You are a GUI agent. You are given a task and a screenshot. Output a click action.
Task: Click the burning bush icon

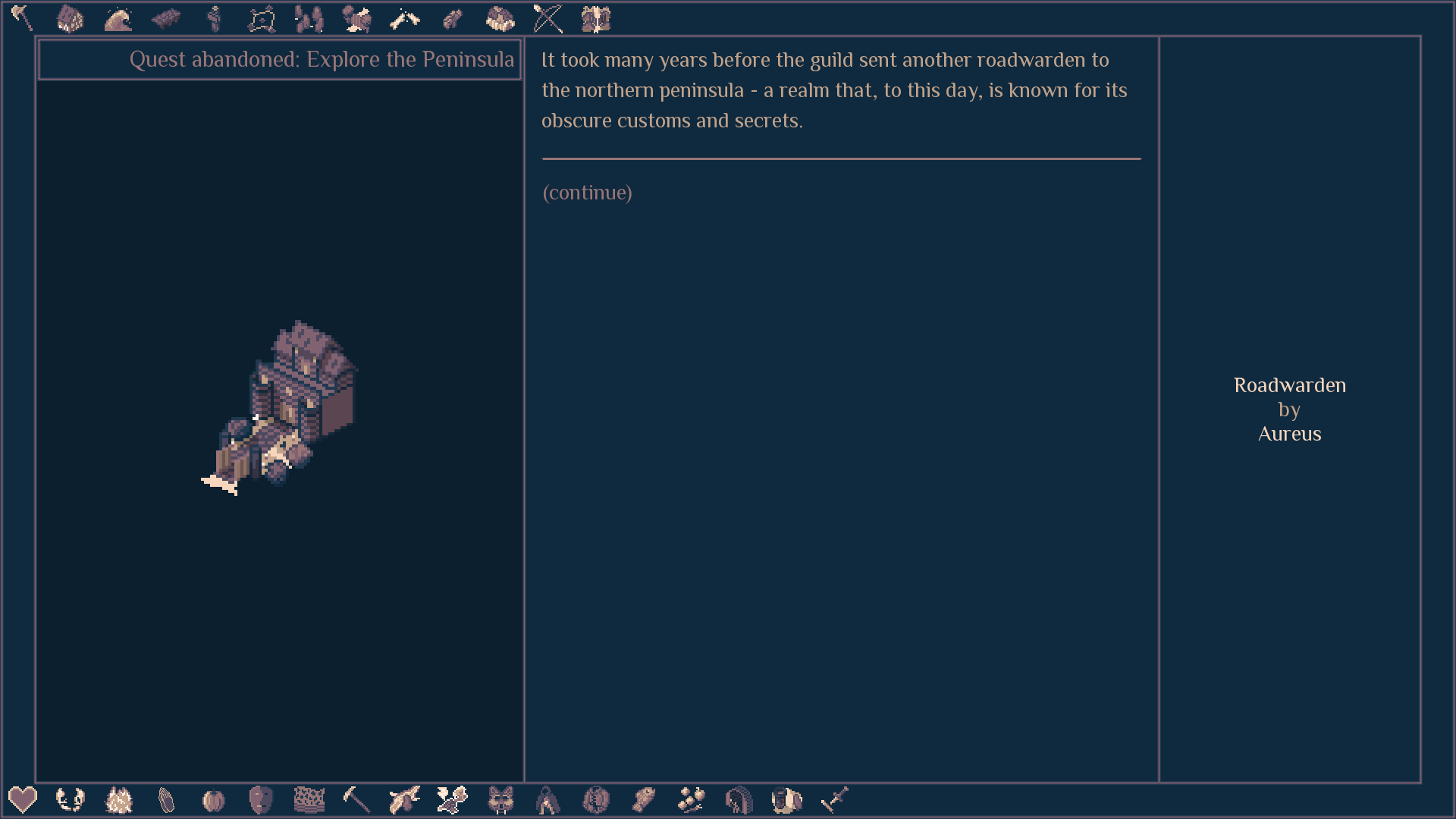tap(118, 800)
